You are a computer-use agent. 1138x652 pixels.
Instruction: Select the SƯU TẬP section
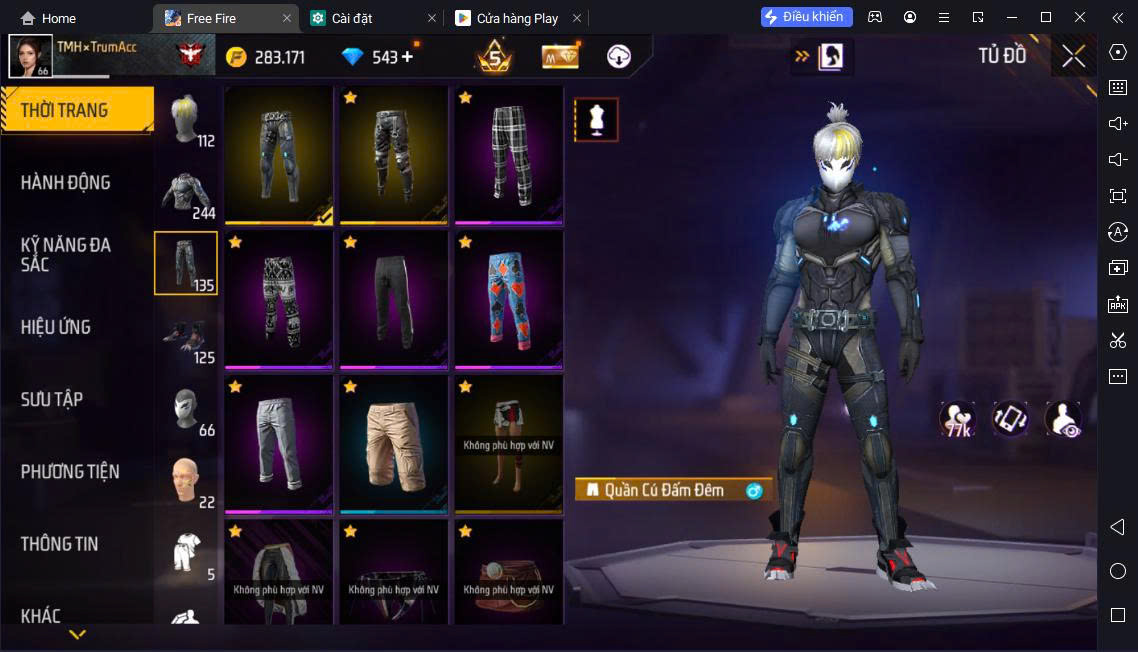pos(52,399)
